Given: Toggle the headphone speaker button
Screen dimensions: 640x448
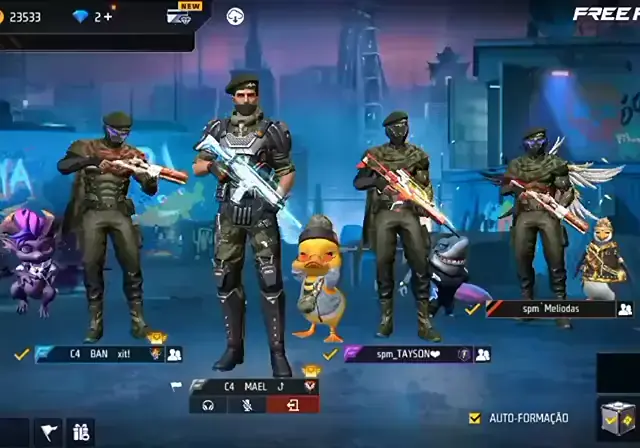Looking at the screenshot, I should pyautogui.click(x=208, y=405).
